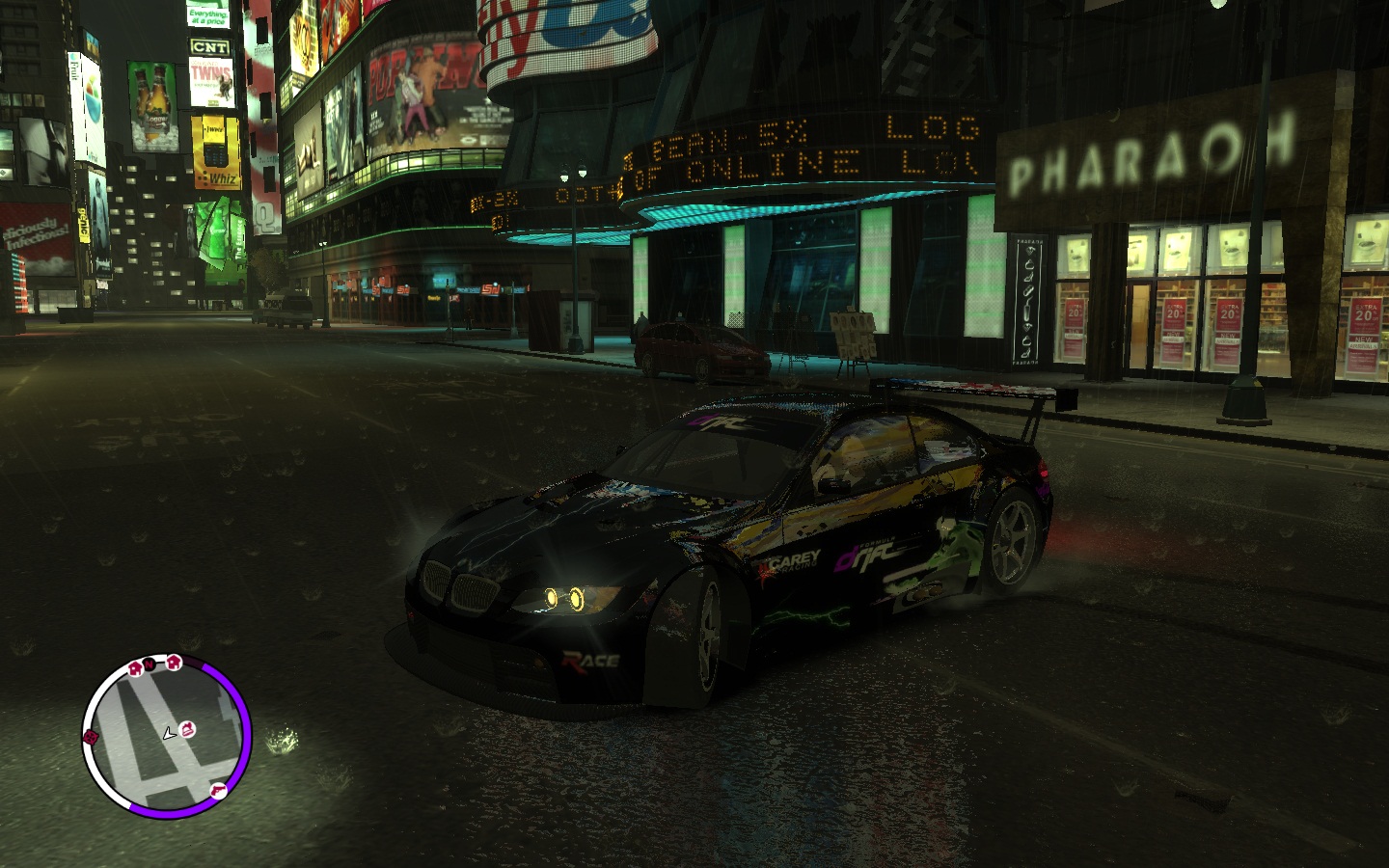Click the 'RACE' text on the front bumper
Image resolution: width=1389 pixels, height=868 pixels.
click(x=589, y=660)
